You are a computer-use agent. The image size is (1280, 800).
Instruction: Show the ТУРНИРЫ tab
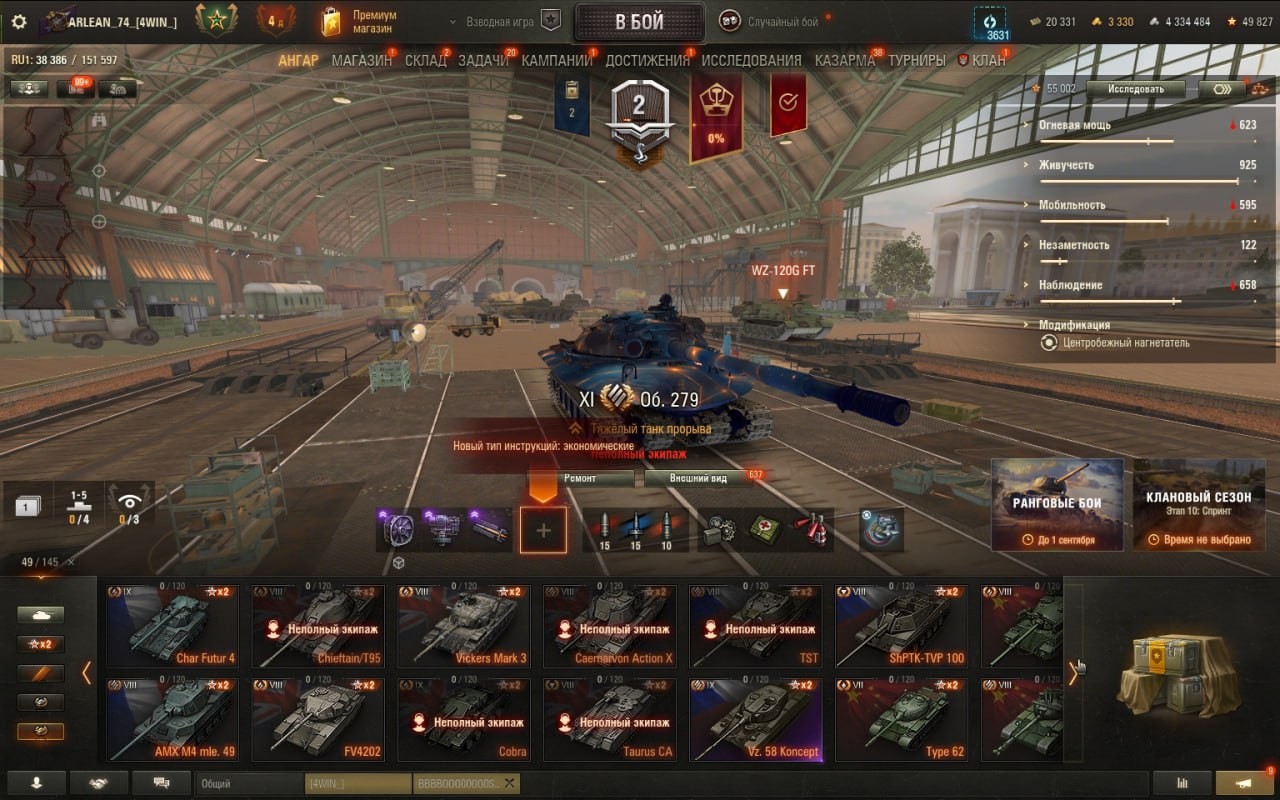click(x=916, y=60)
